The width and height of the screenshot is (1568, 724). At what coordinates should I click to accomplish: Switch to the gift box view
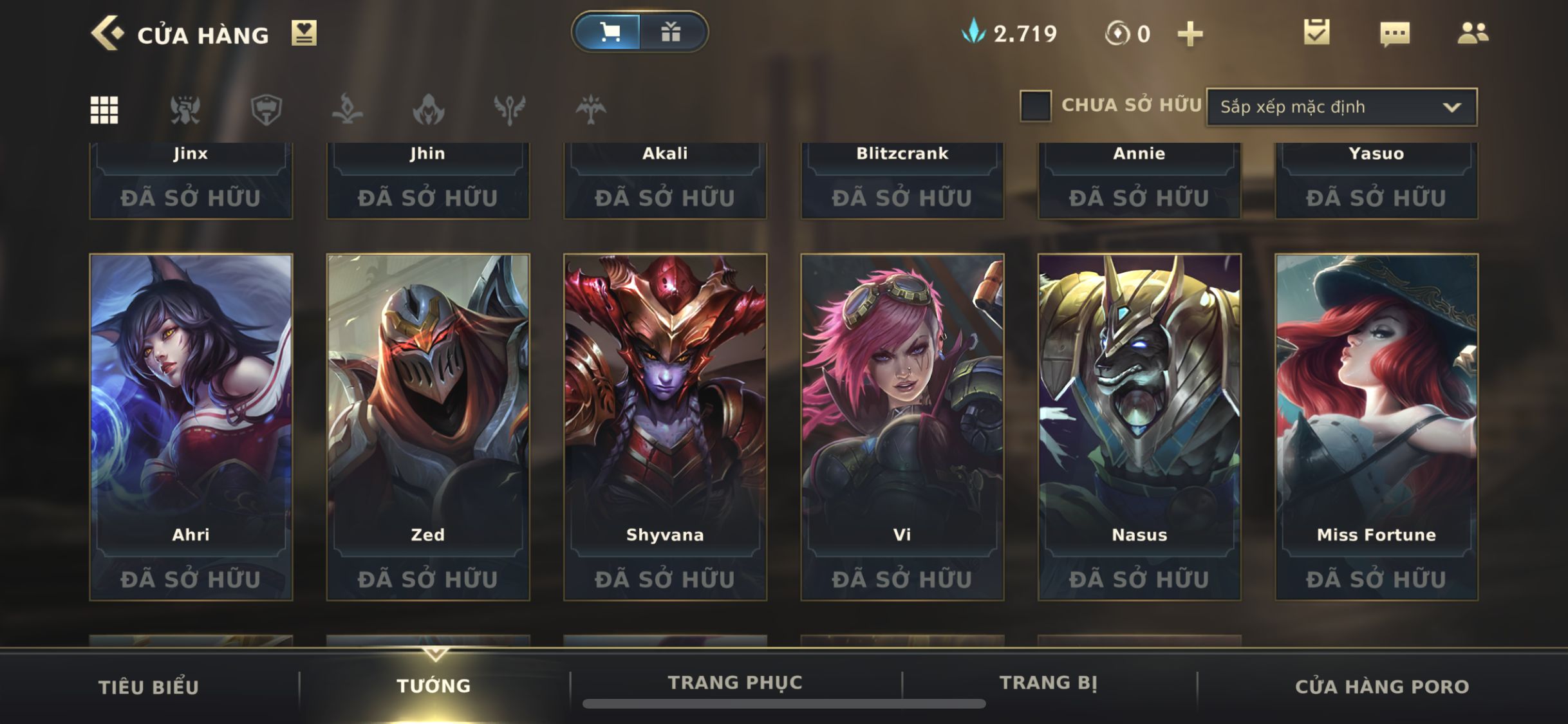click(671, 32)
